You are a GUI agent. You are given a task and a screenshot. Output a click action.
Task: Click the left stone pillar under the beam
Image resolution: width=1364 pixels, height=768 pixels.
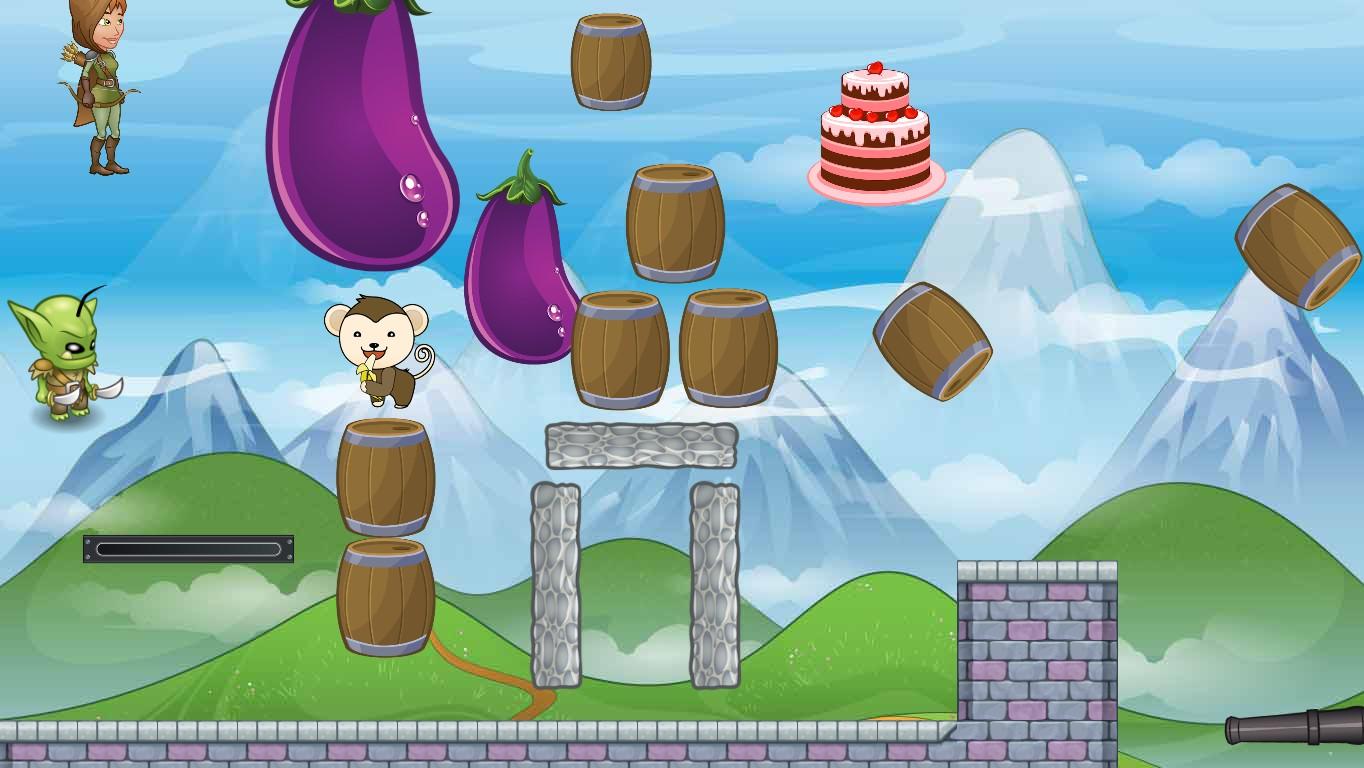tap(560, 585)
